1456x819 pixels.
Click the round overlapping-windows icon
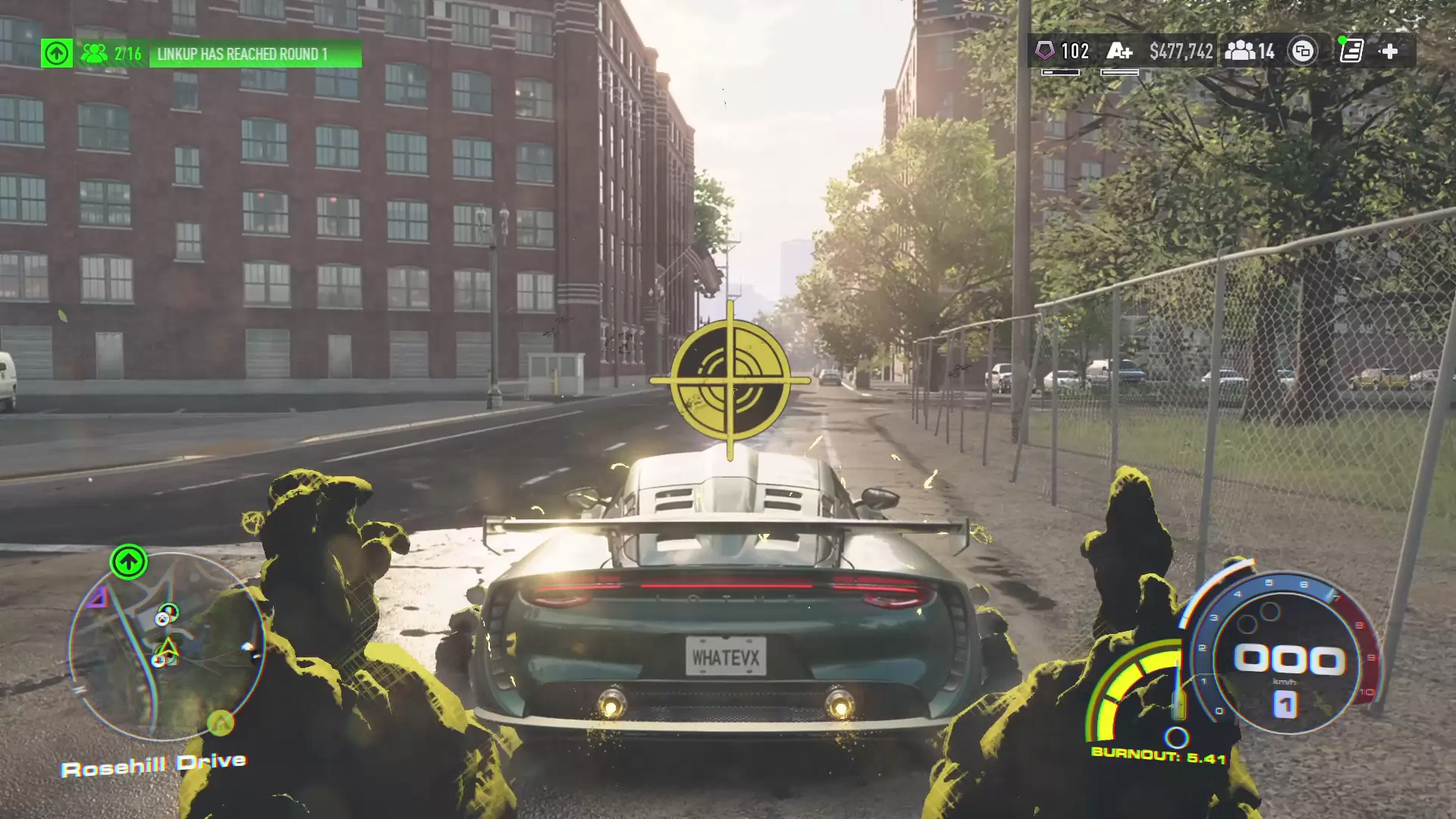tap(1303, 51)
